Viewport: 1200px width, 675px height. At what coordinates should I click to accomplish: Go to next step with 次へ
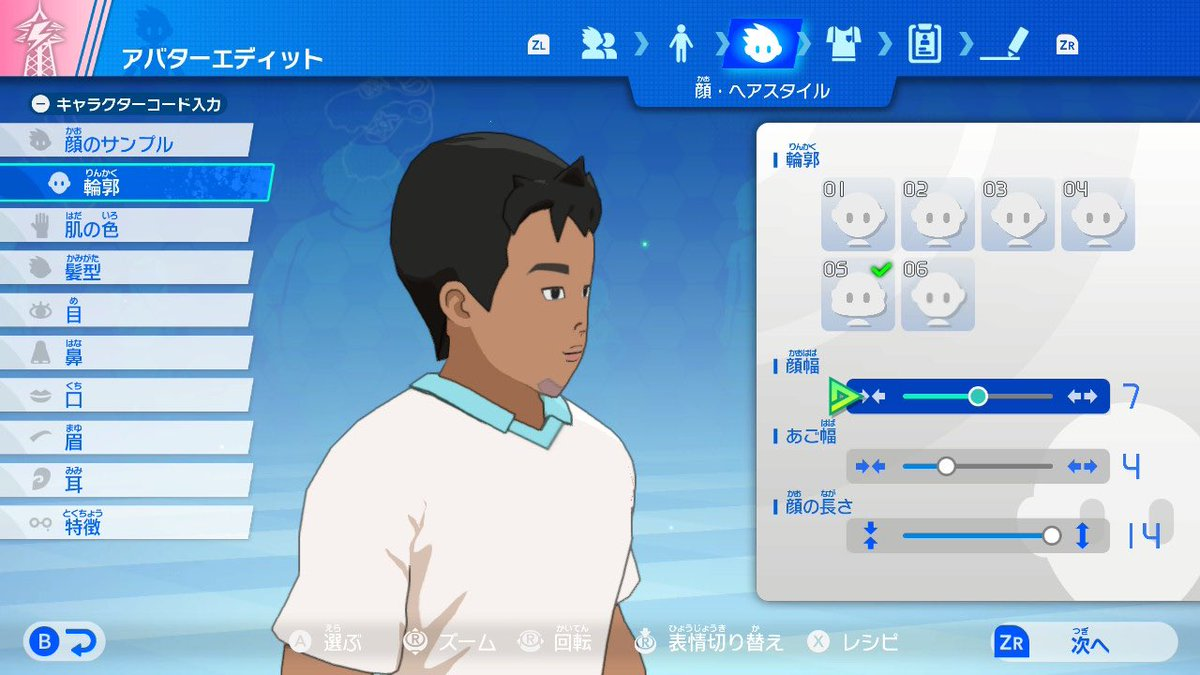pyautogui.click(x=1084, y=643)
